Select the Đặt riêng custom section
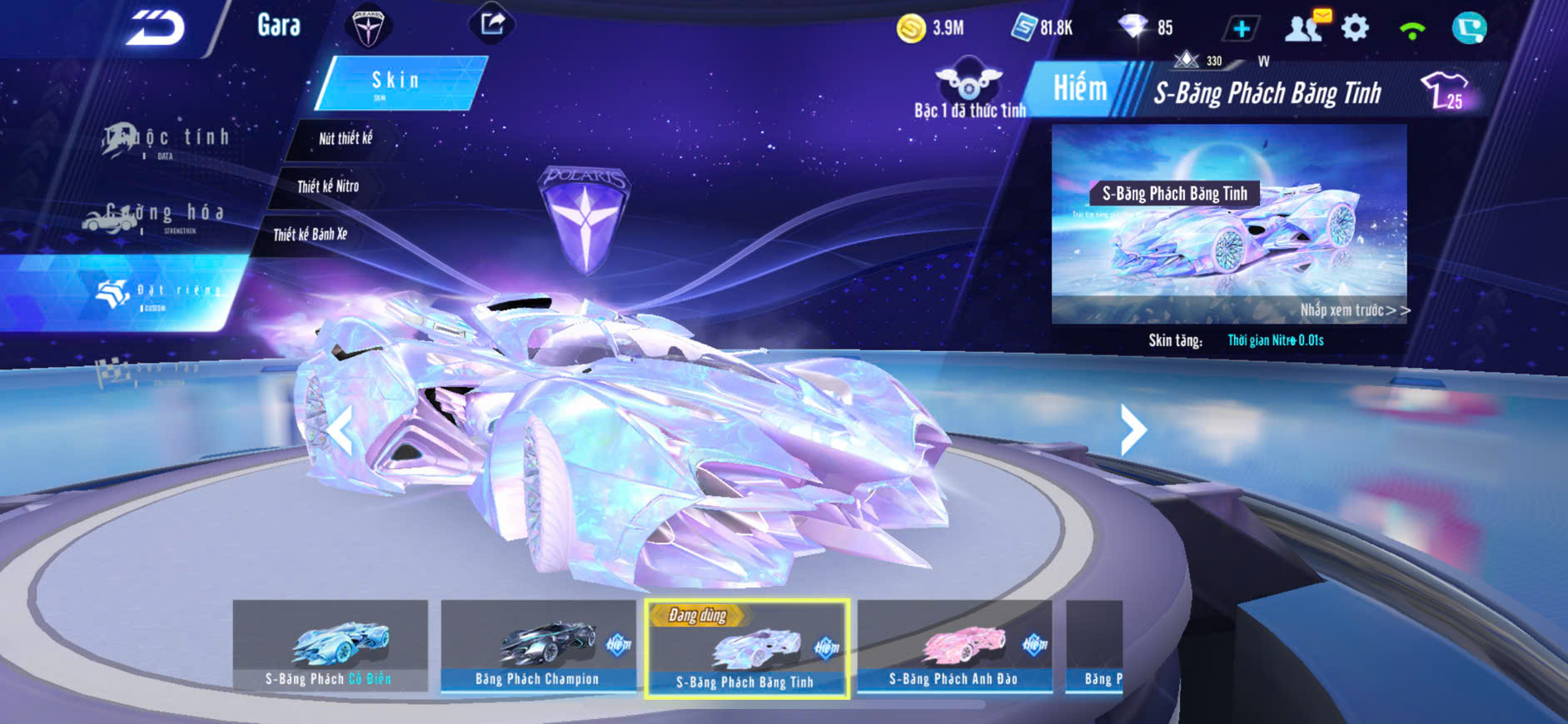Viewport: 1568px width, 724px height. 157,293
